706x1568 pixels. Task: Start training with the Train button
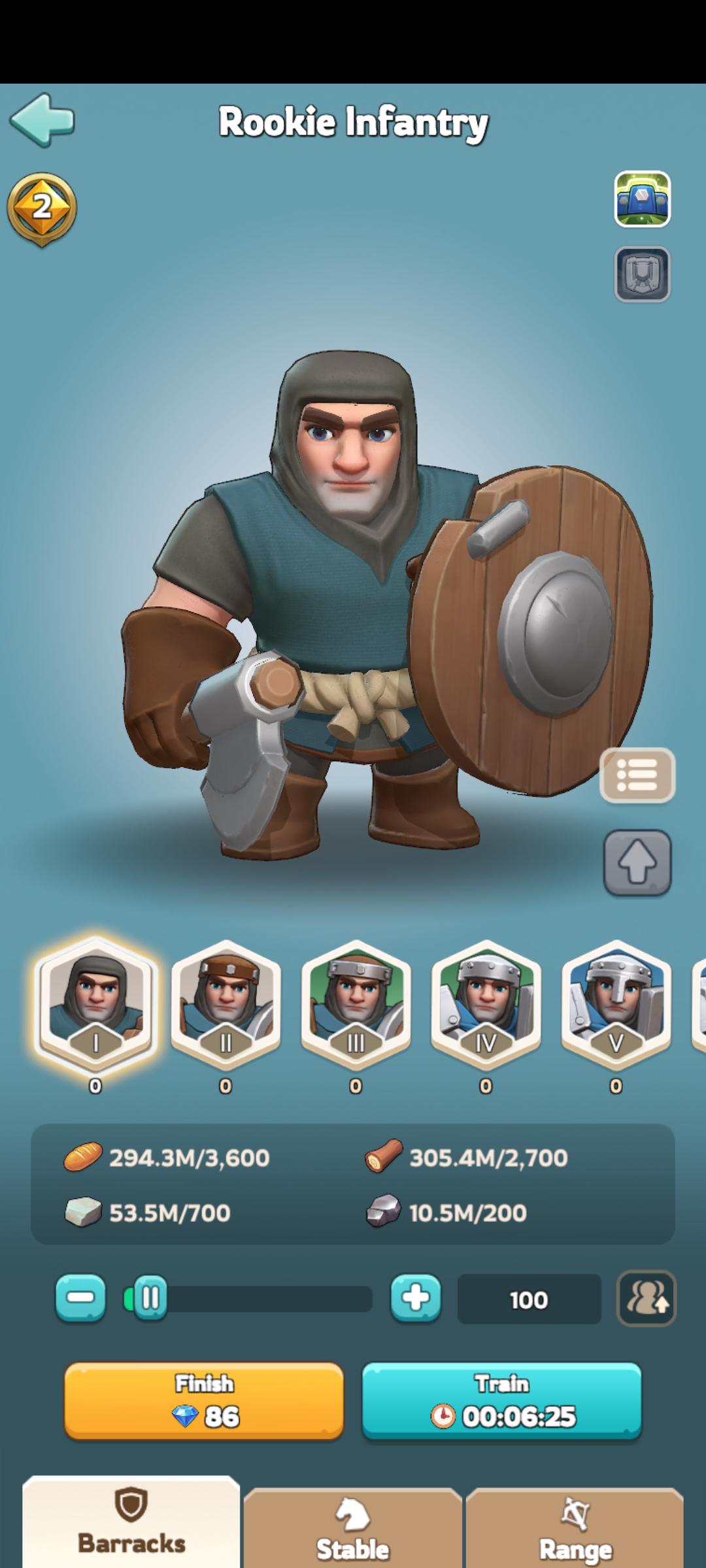tap(501, 1401)
